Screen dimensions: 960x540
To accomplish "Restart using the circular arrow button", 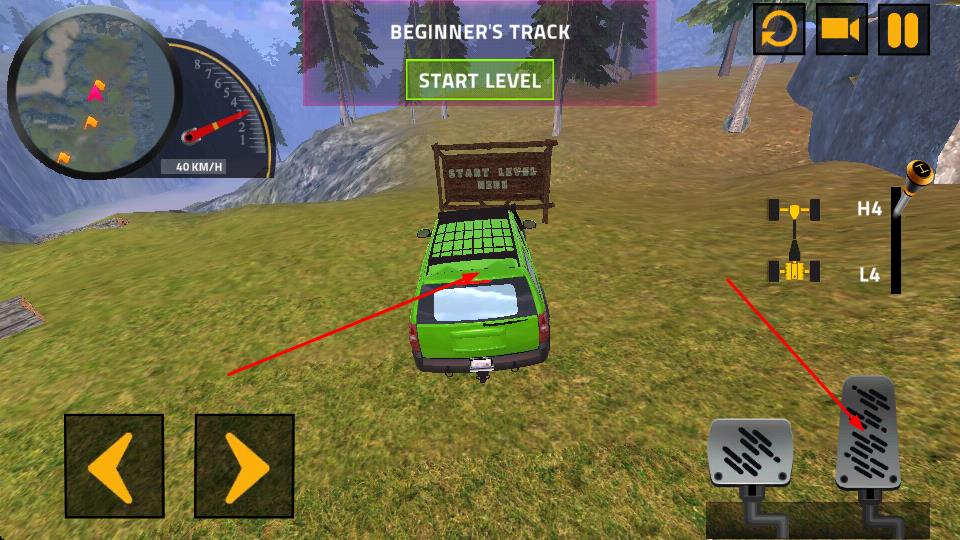I will [778, 30].
